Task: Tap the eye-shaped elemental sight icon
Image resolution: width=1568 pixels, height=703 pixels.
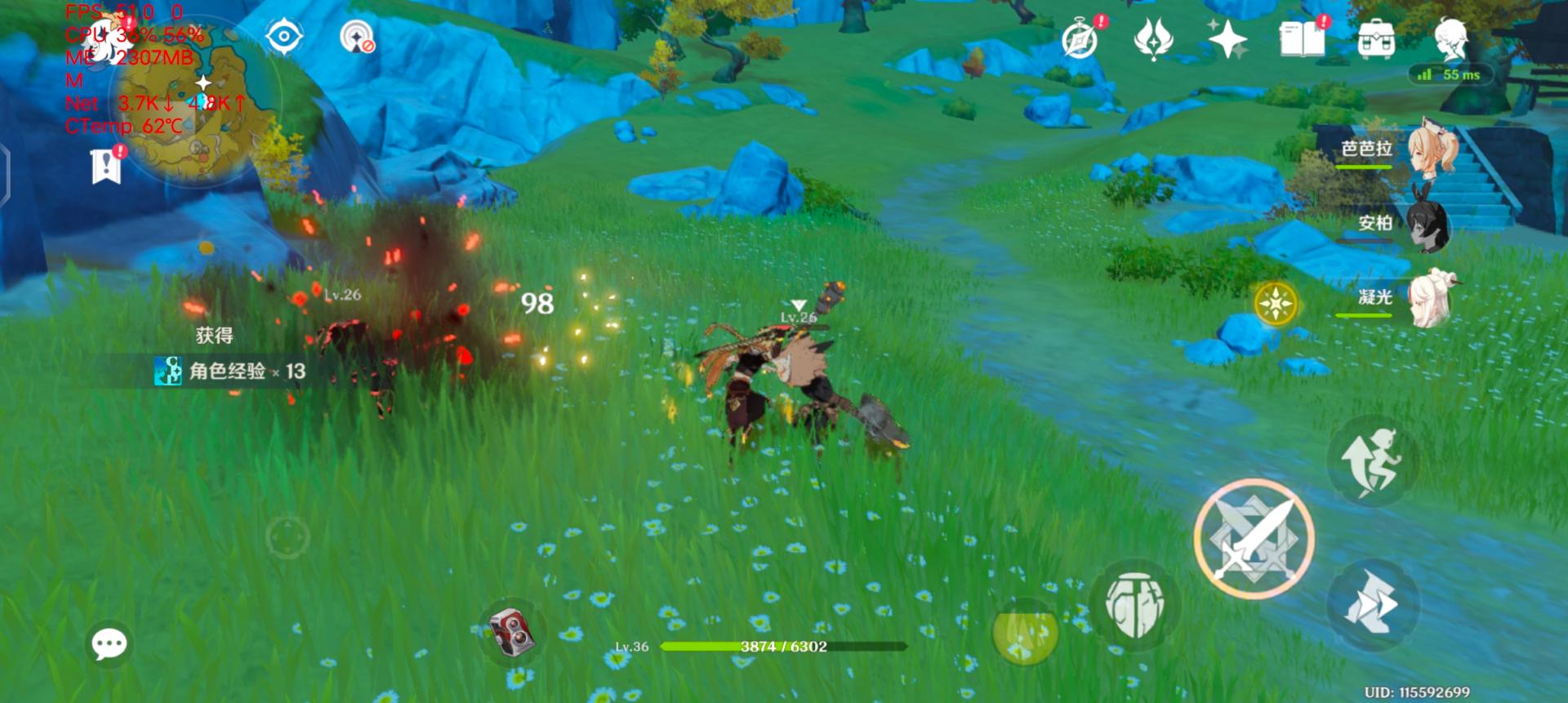Action: tap(284, 37)
